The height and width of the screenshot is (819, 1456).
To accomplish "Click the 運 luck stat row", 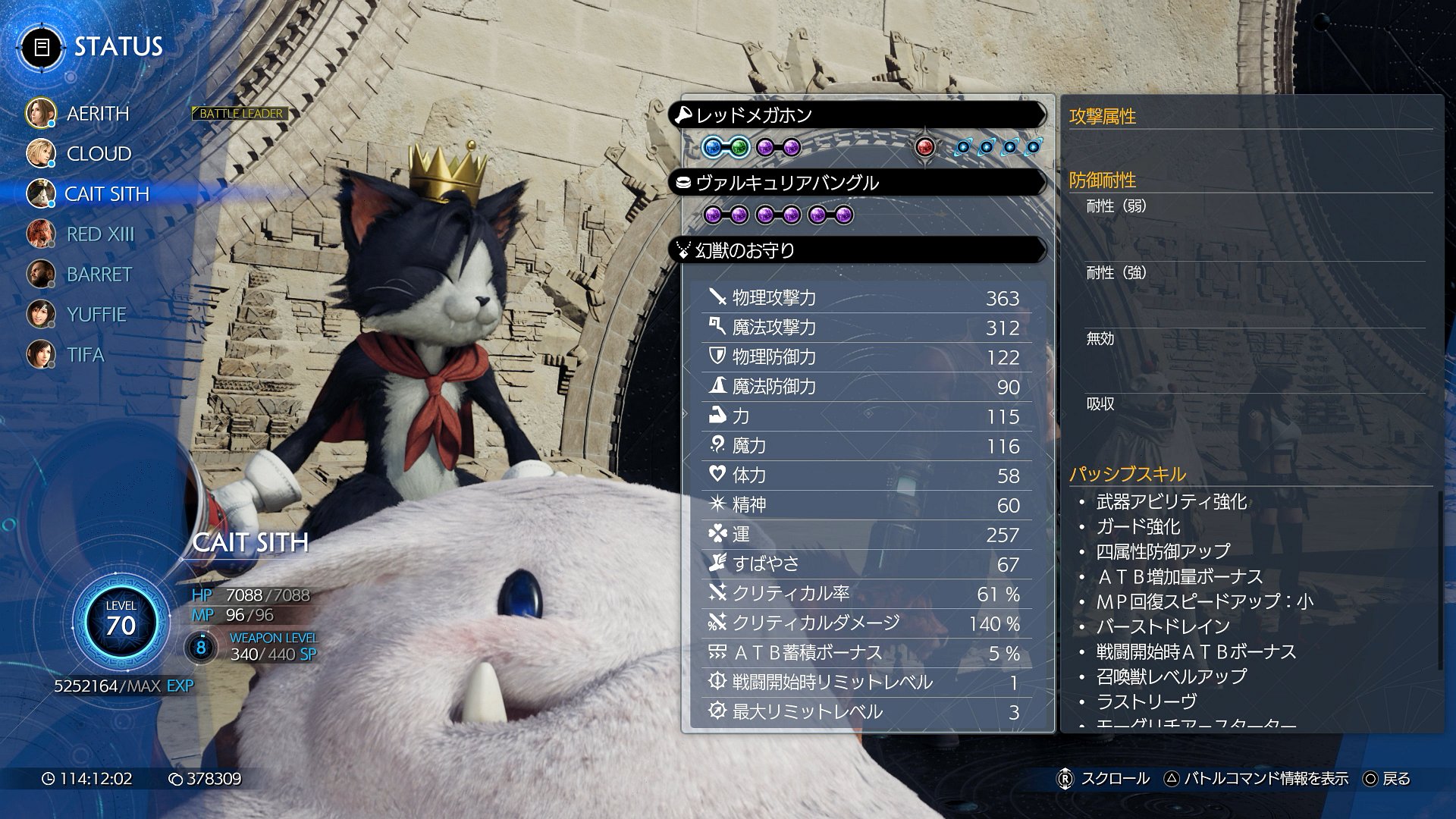I will 864,535.
